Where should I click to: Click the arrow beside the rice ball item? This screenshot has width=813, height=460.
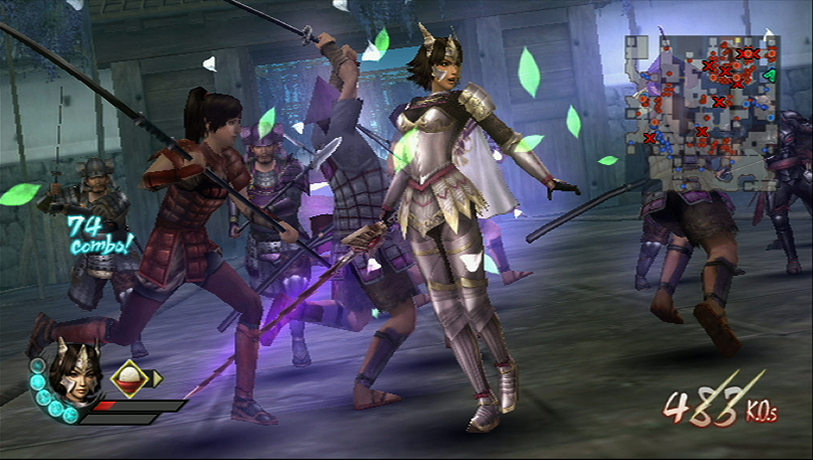pos(157,378)
